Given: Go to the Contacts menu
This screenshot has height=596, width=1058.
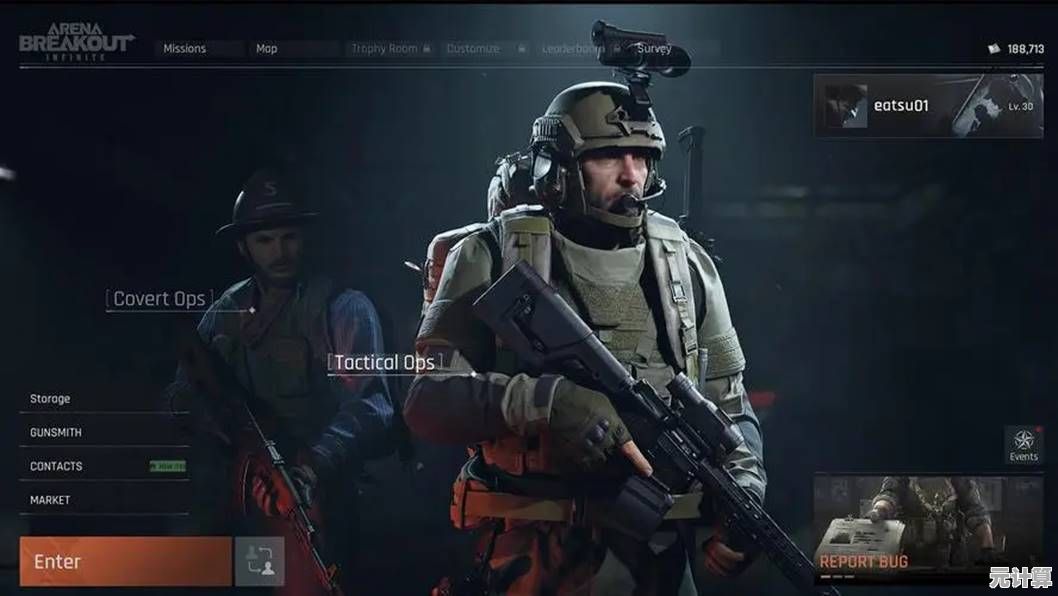Looking at the screenshot, I should (x=56, y=466).
